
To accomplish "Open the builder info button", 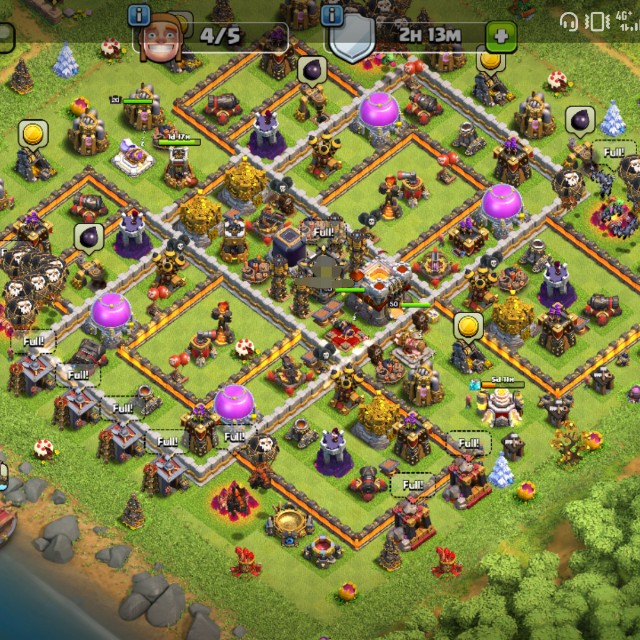I will (x=140, y=15).
